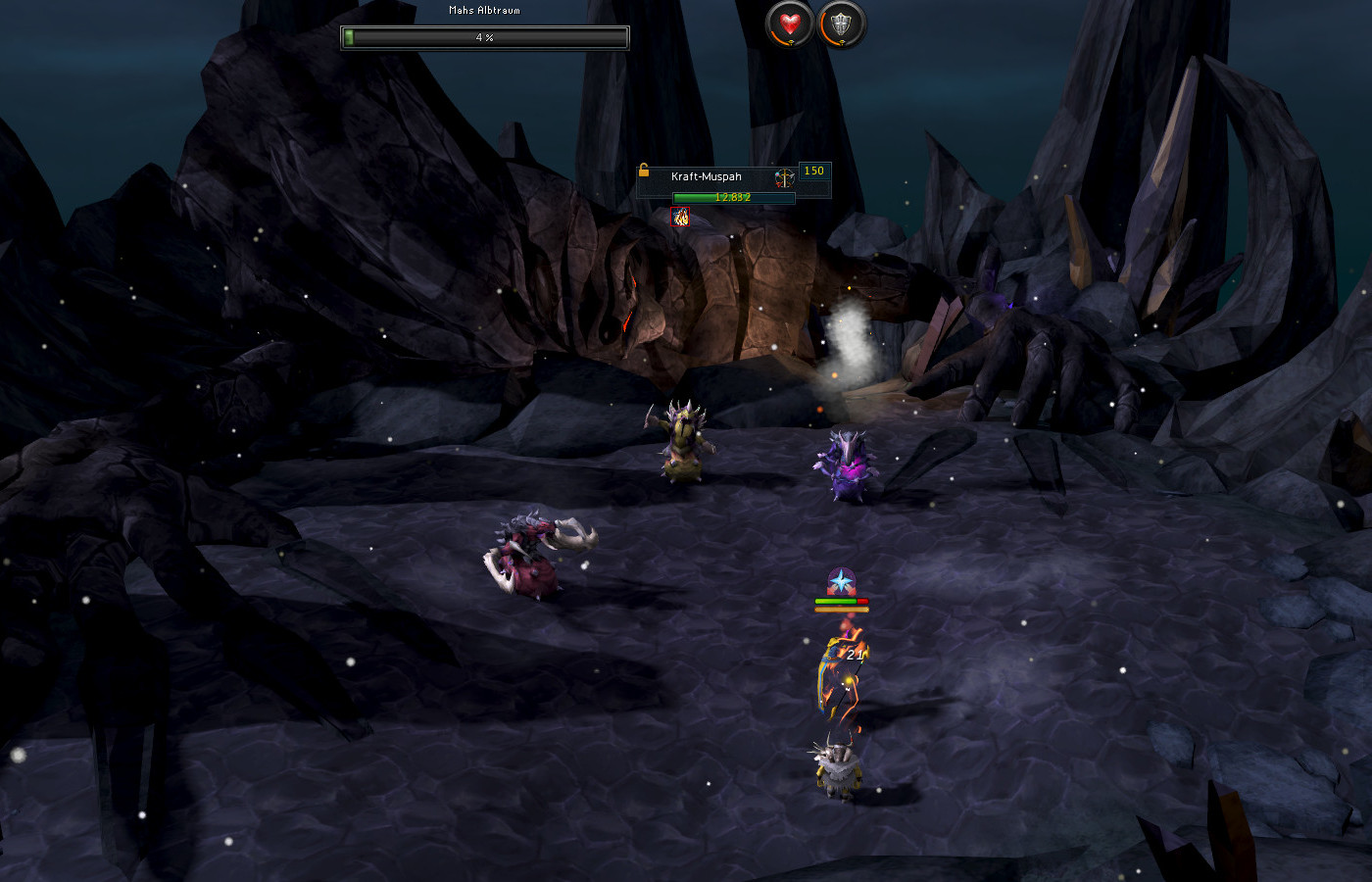Viewport: 1372px width, 882px height.
Task: Click the combat style icon beside Kraft-Muspah
Action: click(784, 177)
